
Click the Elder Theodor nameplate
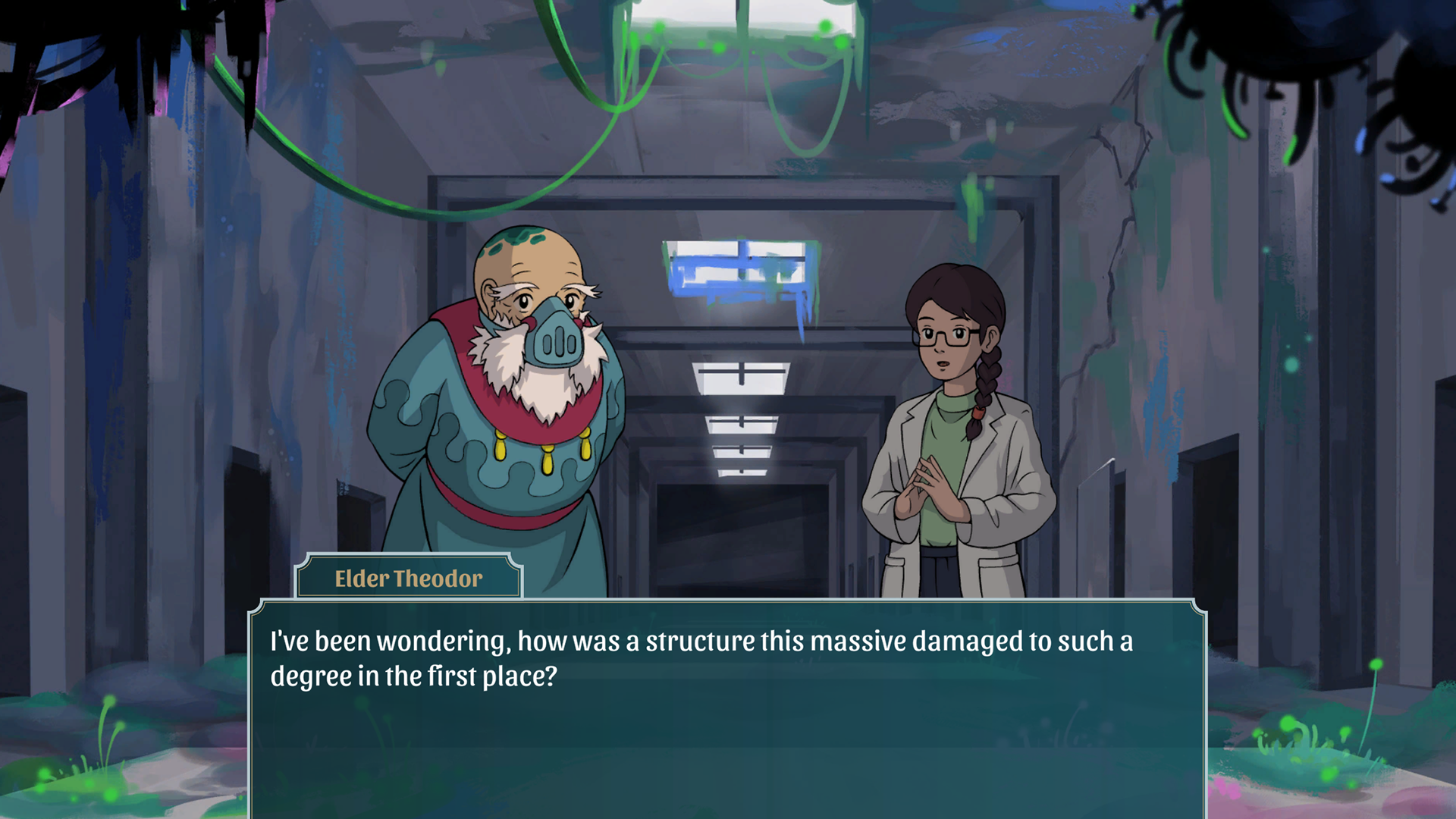click(x=407, y=577)
